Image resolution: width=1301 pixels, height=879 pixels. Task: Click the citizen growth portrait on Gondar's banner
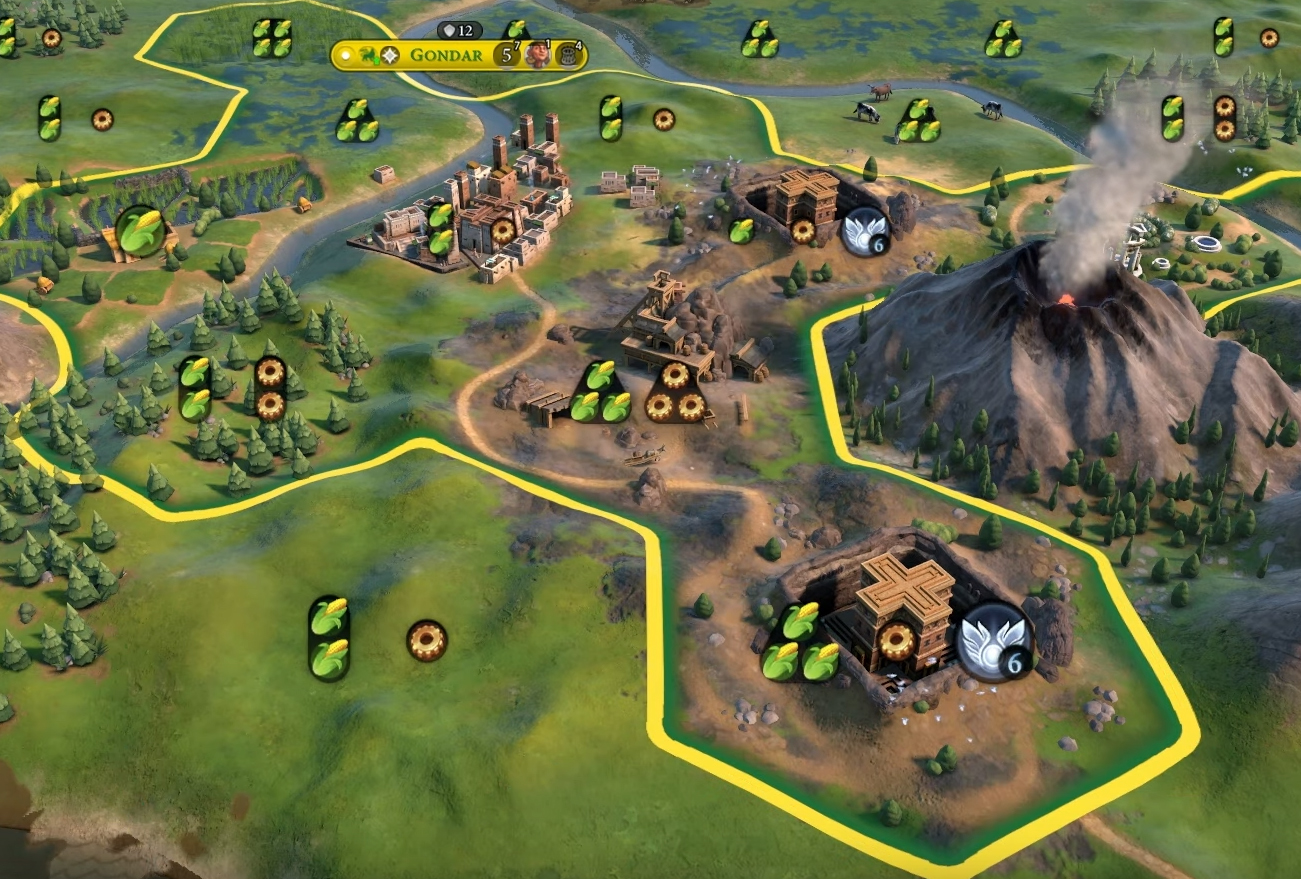click(x=537, y=56)
